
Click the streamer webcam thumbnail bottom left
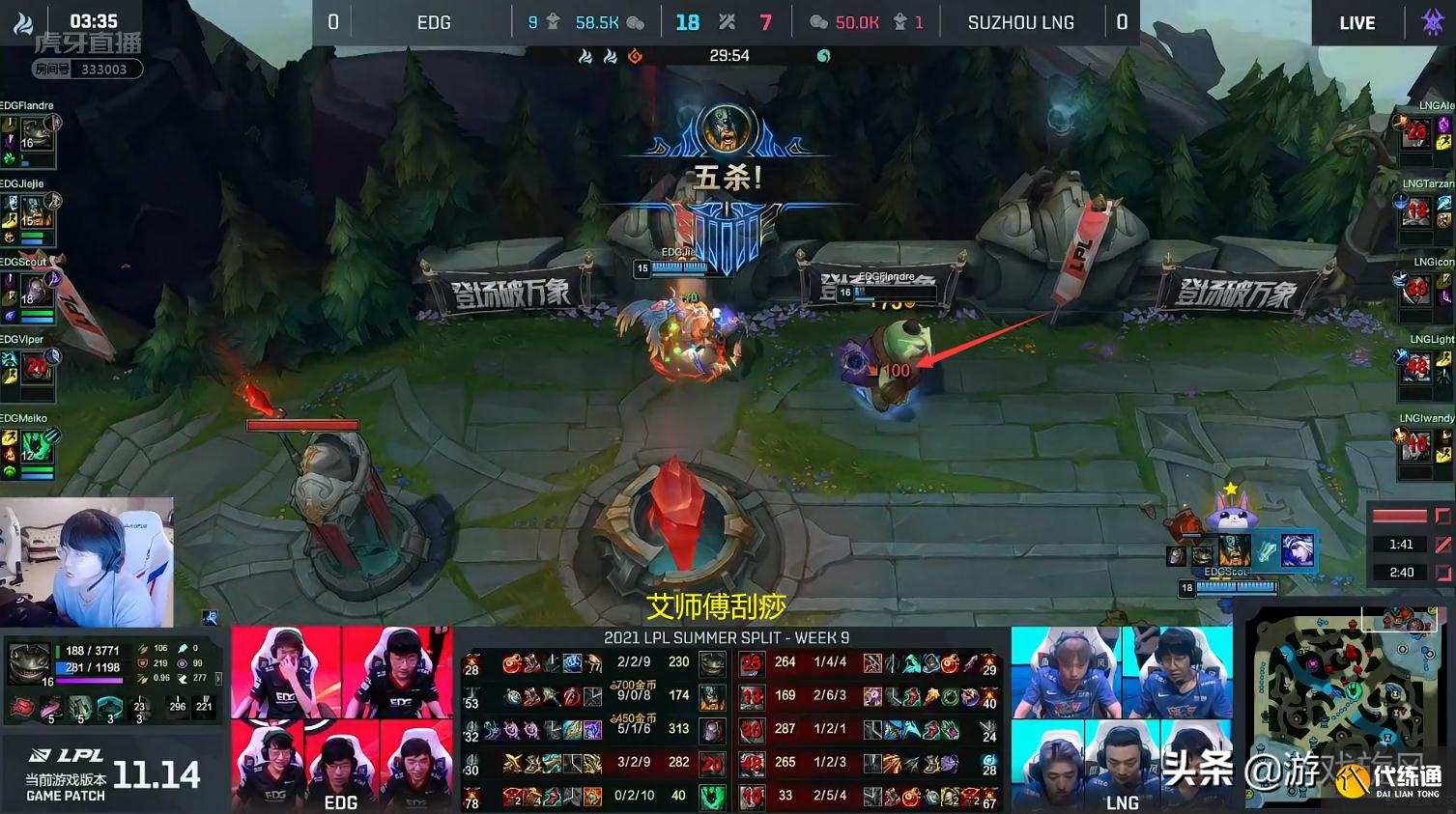pos(87,560)
